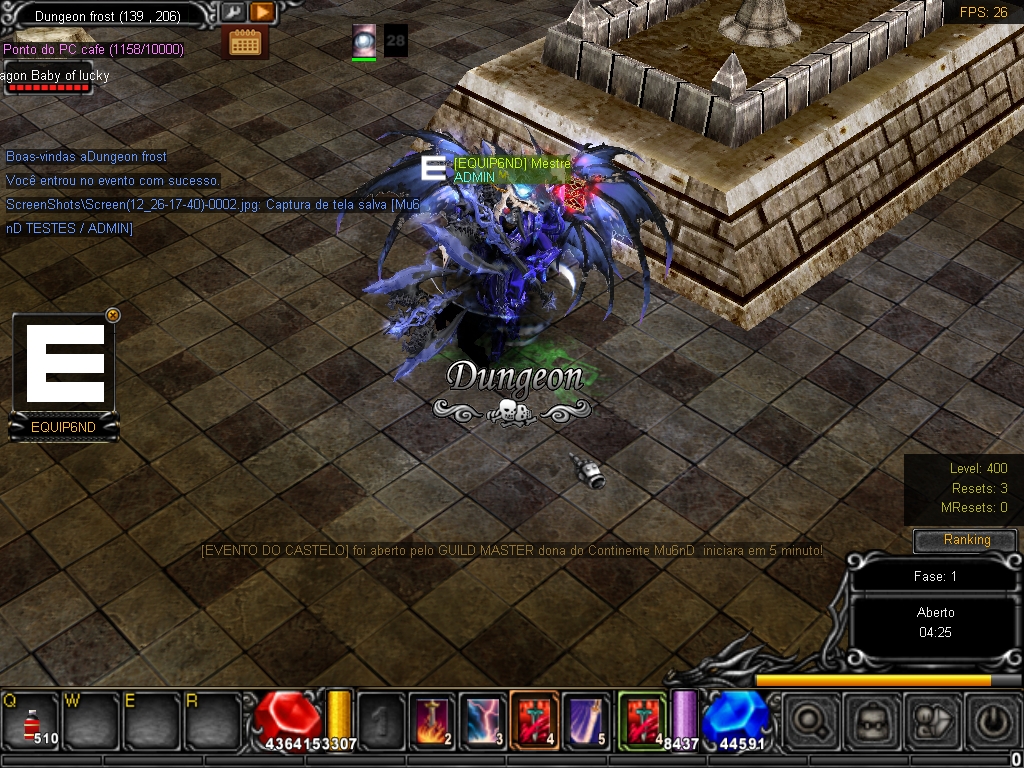Close the EQUIP6ND guild emblem panel

113,315
